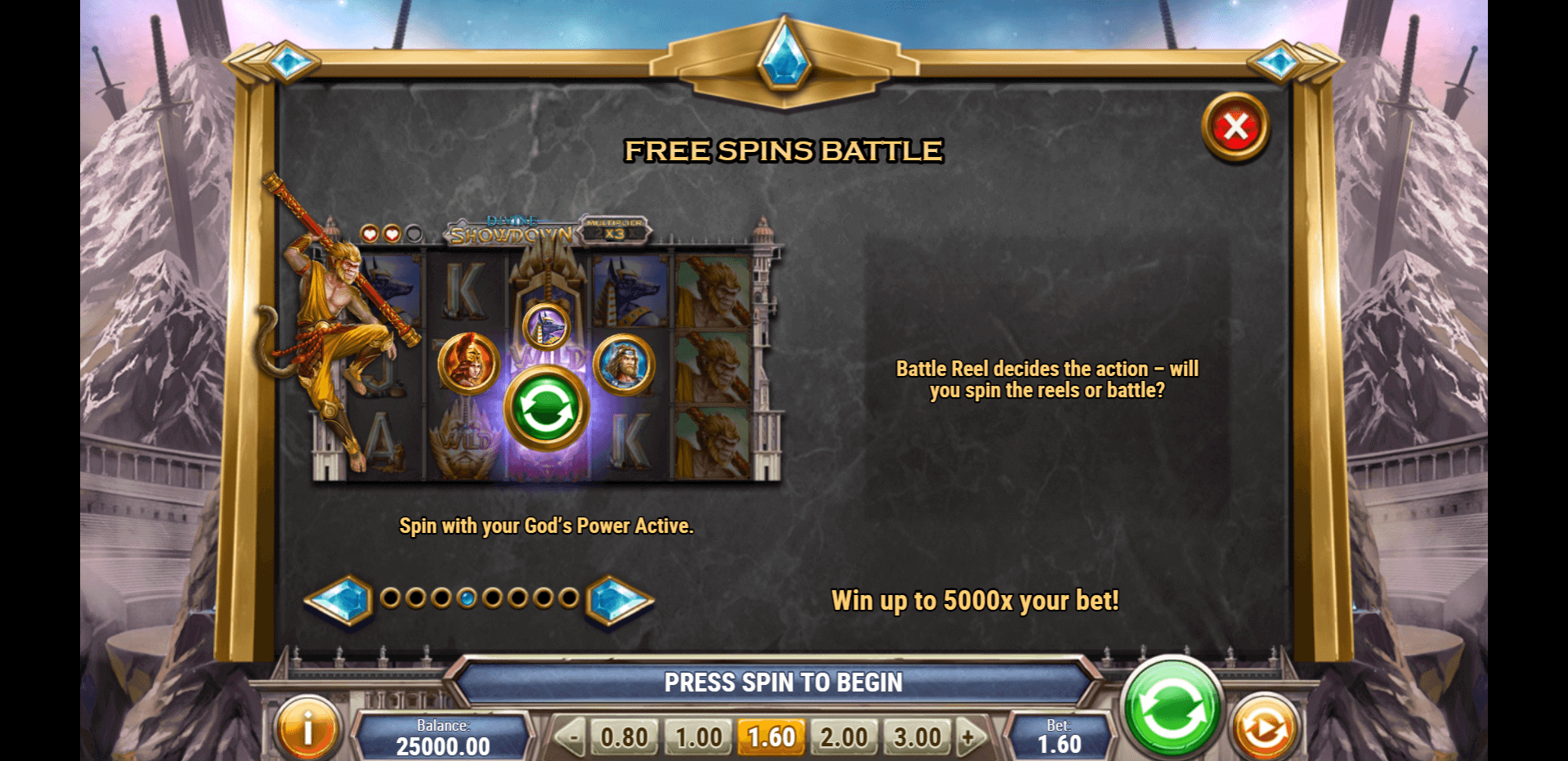Set the bet to 2.00
Screen dimensions: 1568x761
click(x=844, y=737)
